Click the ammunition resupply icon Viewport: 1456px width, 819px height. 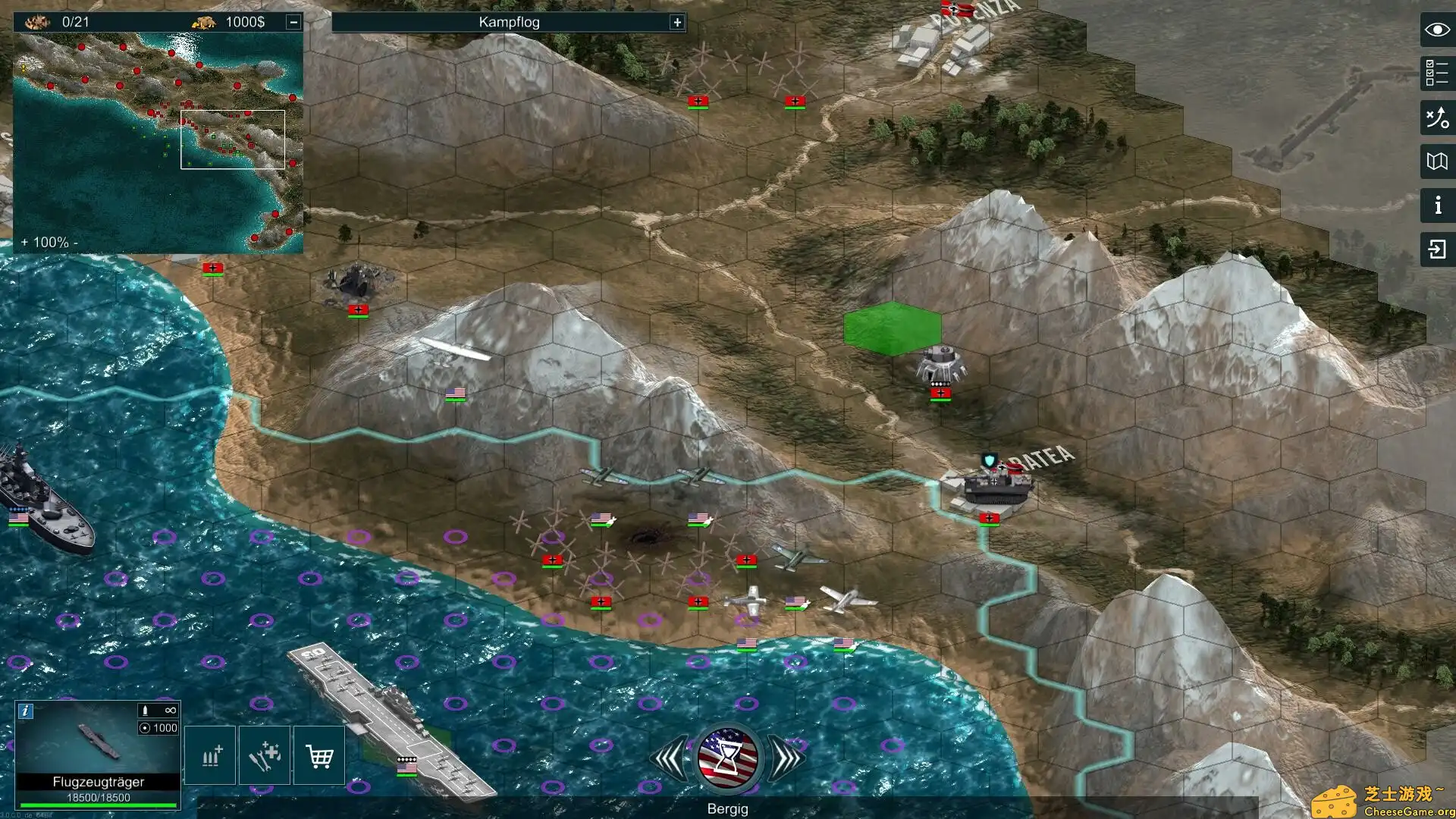click(209, 755)
